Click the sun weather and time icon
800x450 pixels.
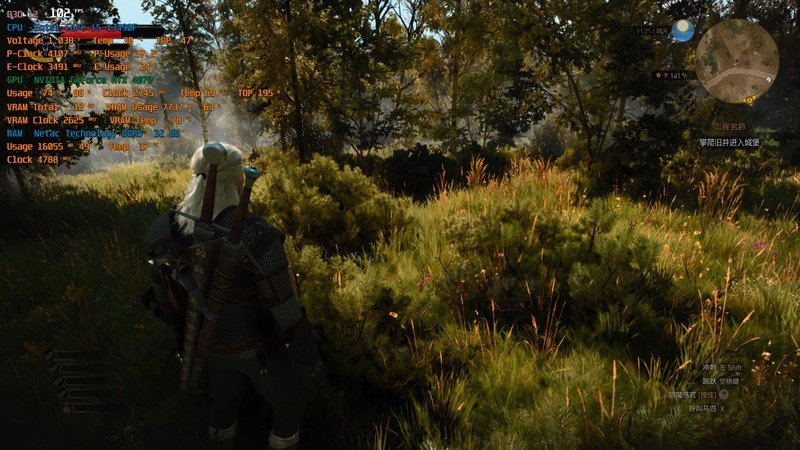click(x=683, y=31)
